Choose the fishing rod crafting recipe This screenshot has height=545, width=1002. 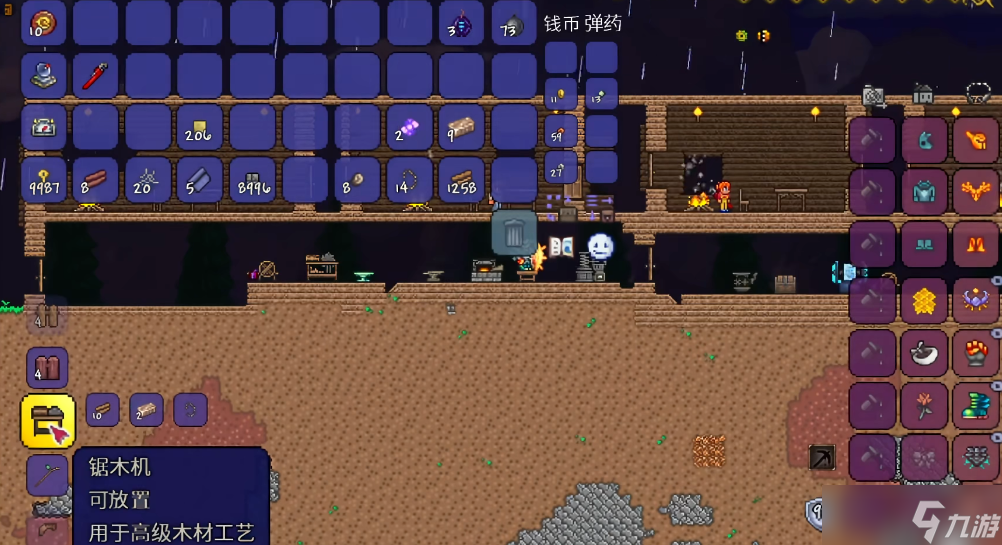pos(47,475)
